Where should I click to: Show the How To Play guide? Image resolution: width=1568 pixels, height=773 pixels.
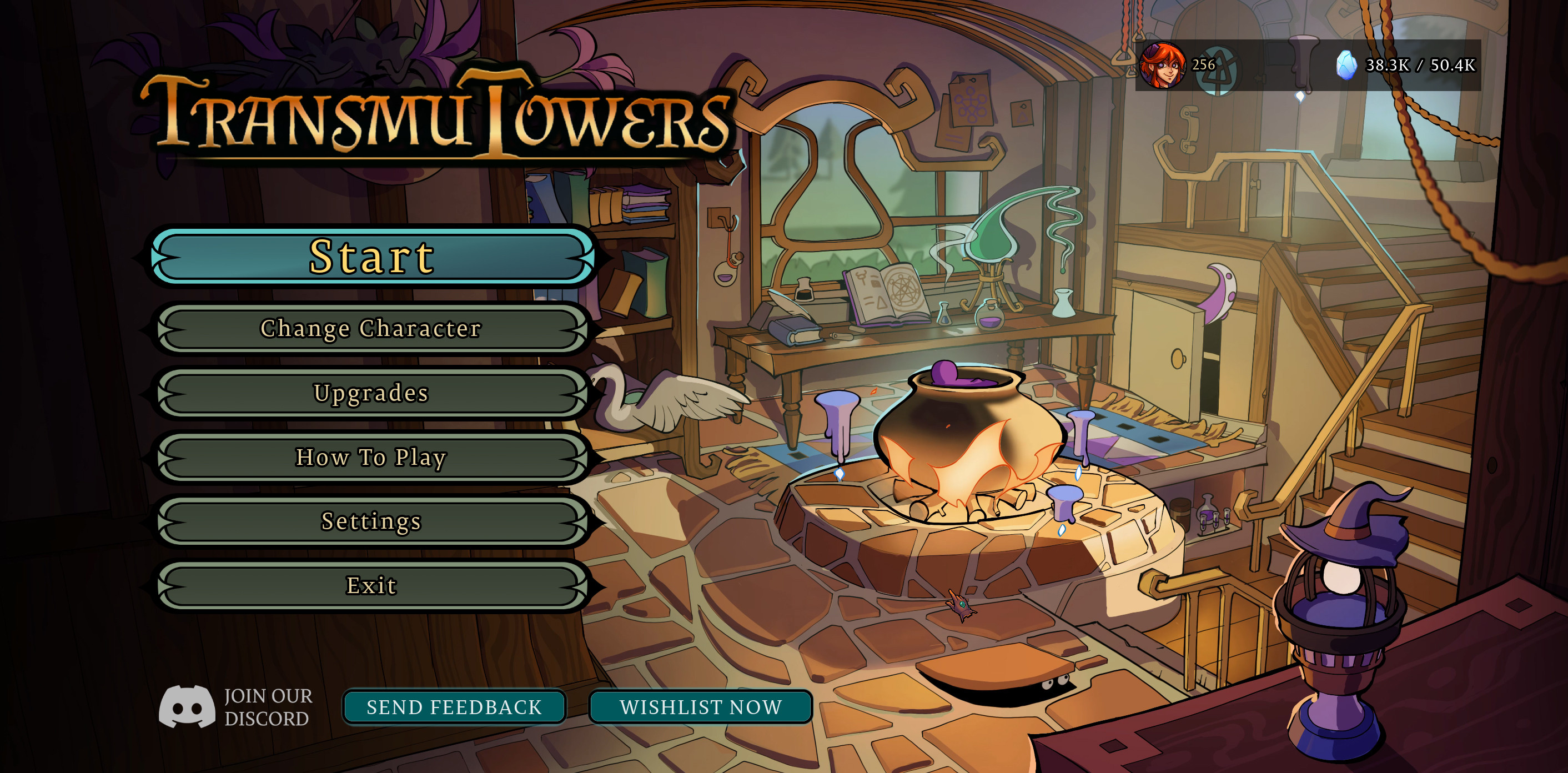pos(371,458)
